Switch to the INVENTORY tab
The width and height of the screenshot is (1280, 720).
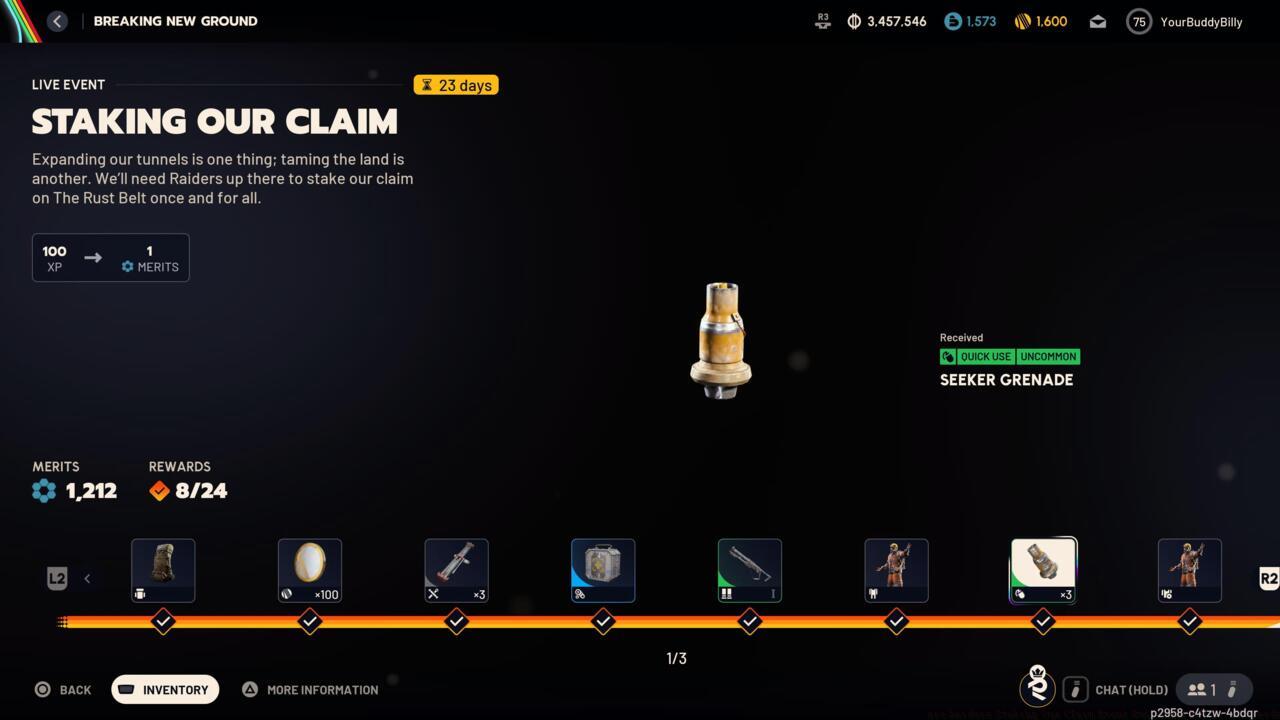click(x=164, y=689)
